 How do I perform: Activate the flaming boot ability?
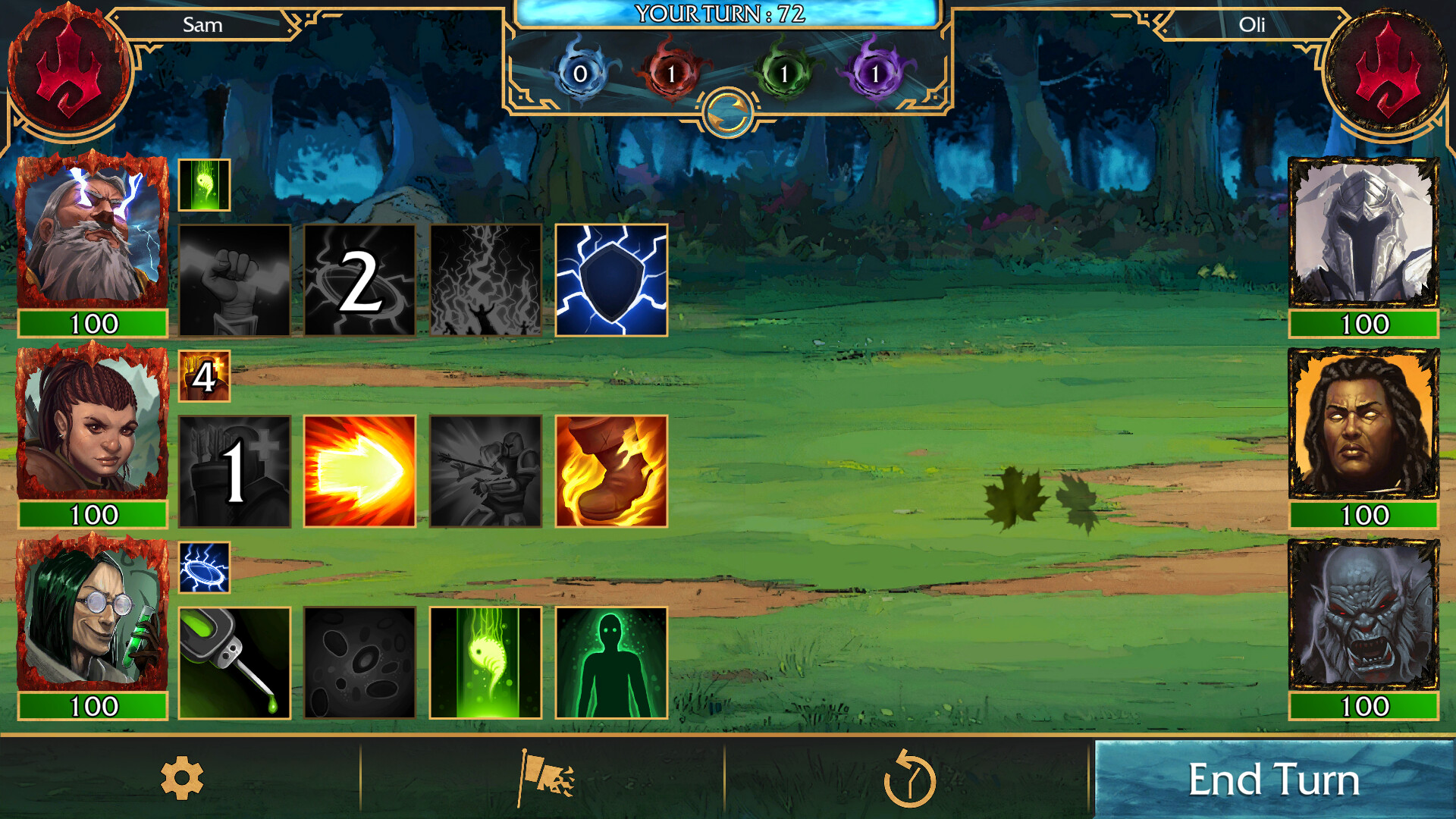[610, 470]
